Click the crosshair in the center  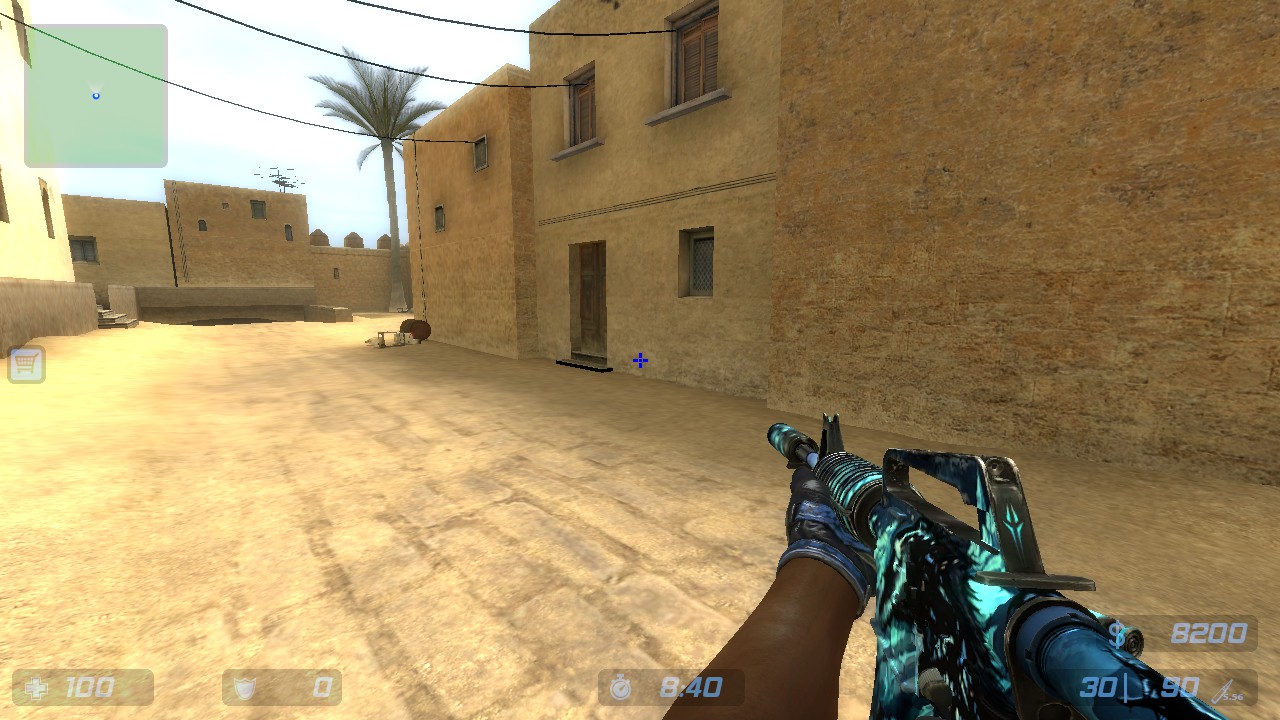point(639,360)
